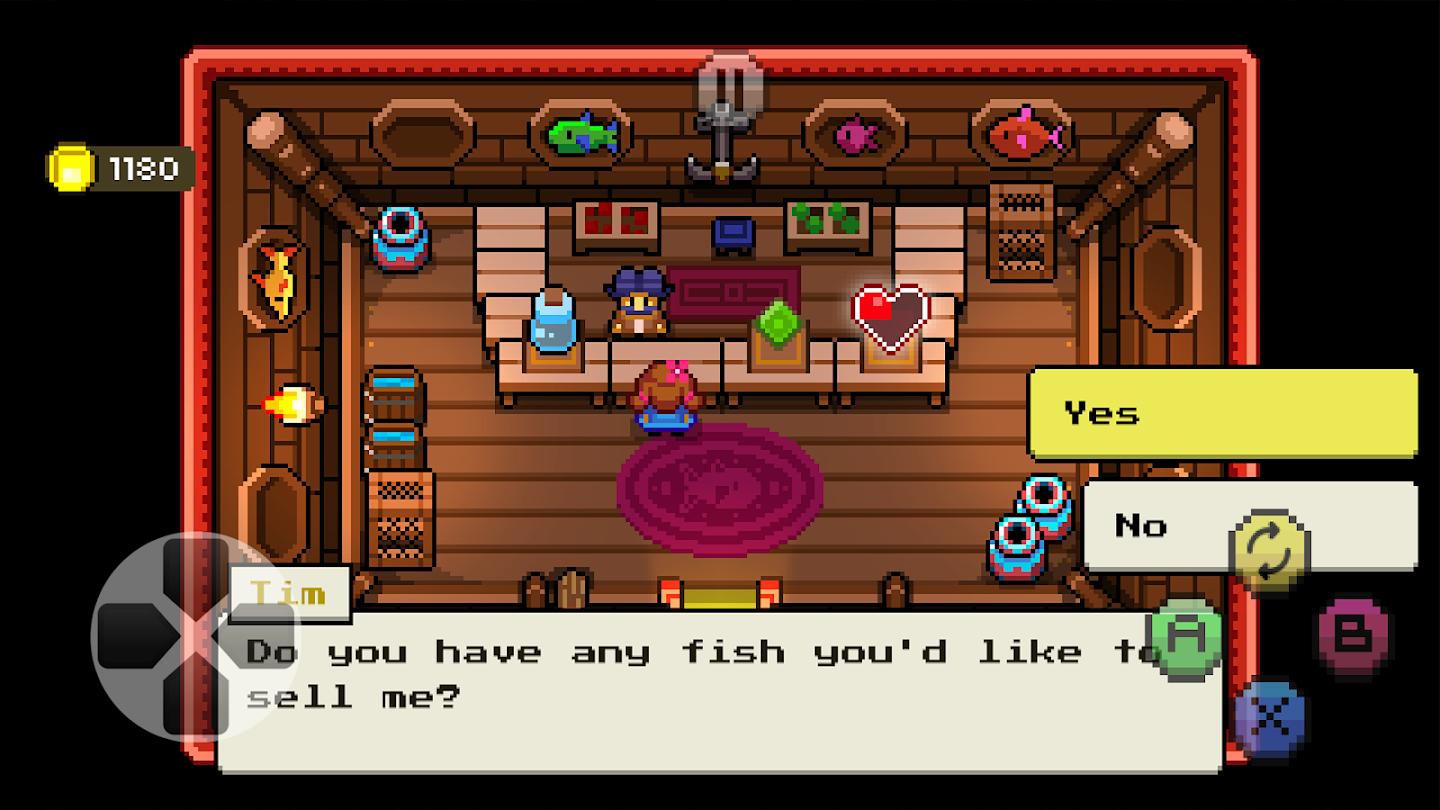Screen dimensions: 1440x810
Task: Tap the green A touch button
Action: click(1183, 639)
